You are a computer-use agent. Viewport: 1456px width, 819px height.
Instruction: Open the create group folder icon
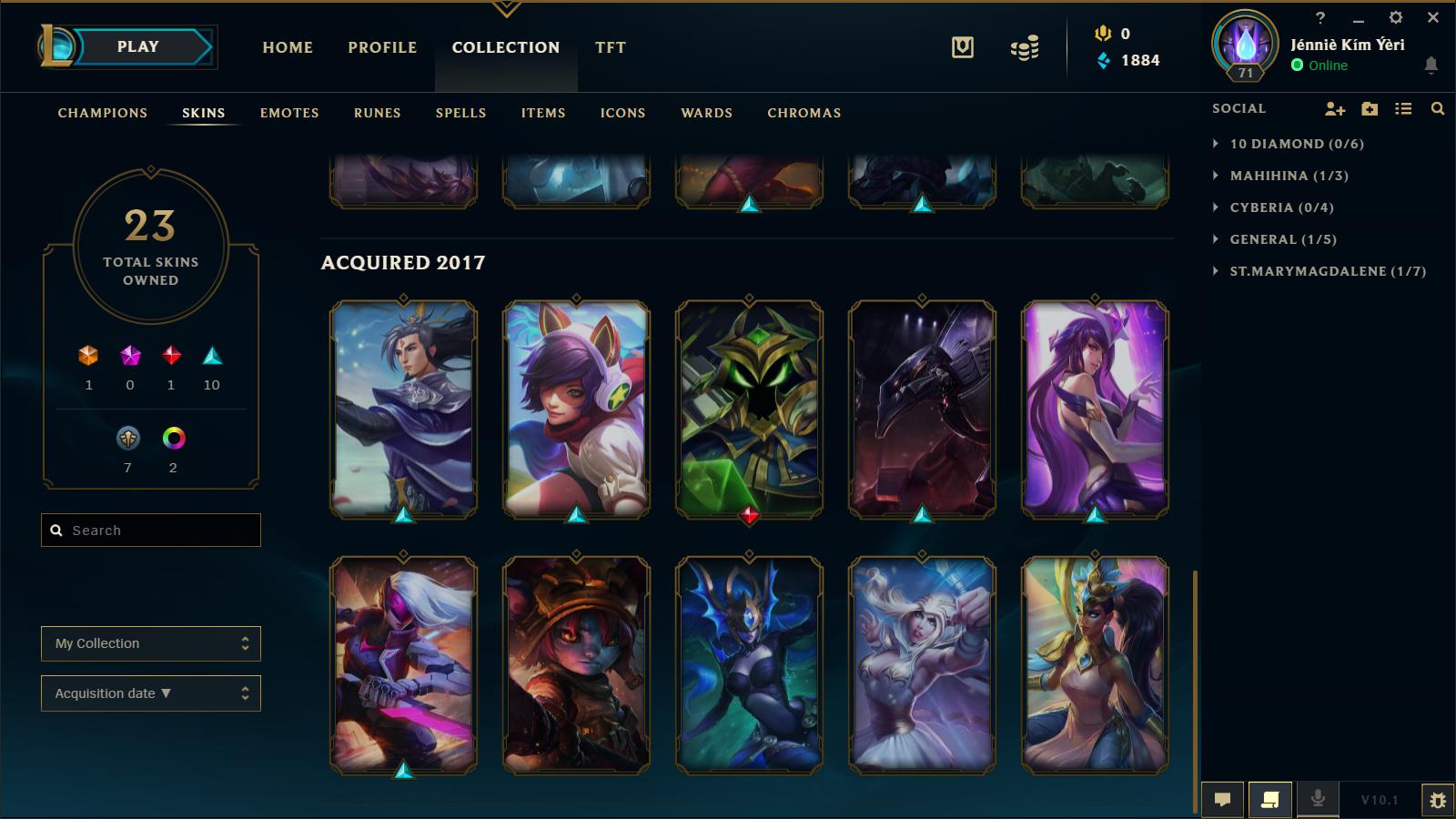(1368, 108)
